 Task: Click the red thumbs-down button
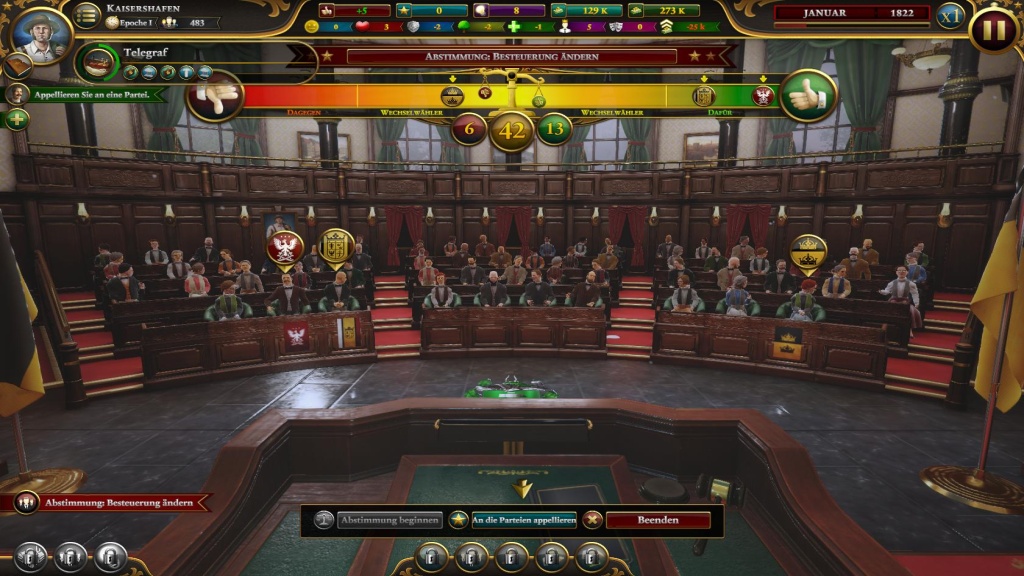tap(215, 96)
